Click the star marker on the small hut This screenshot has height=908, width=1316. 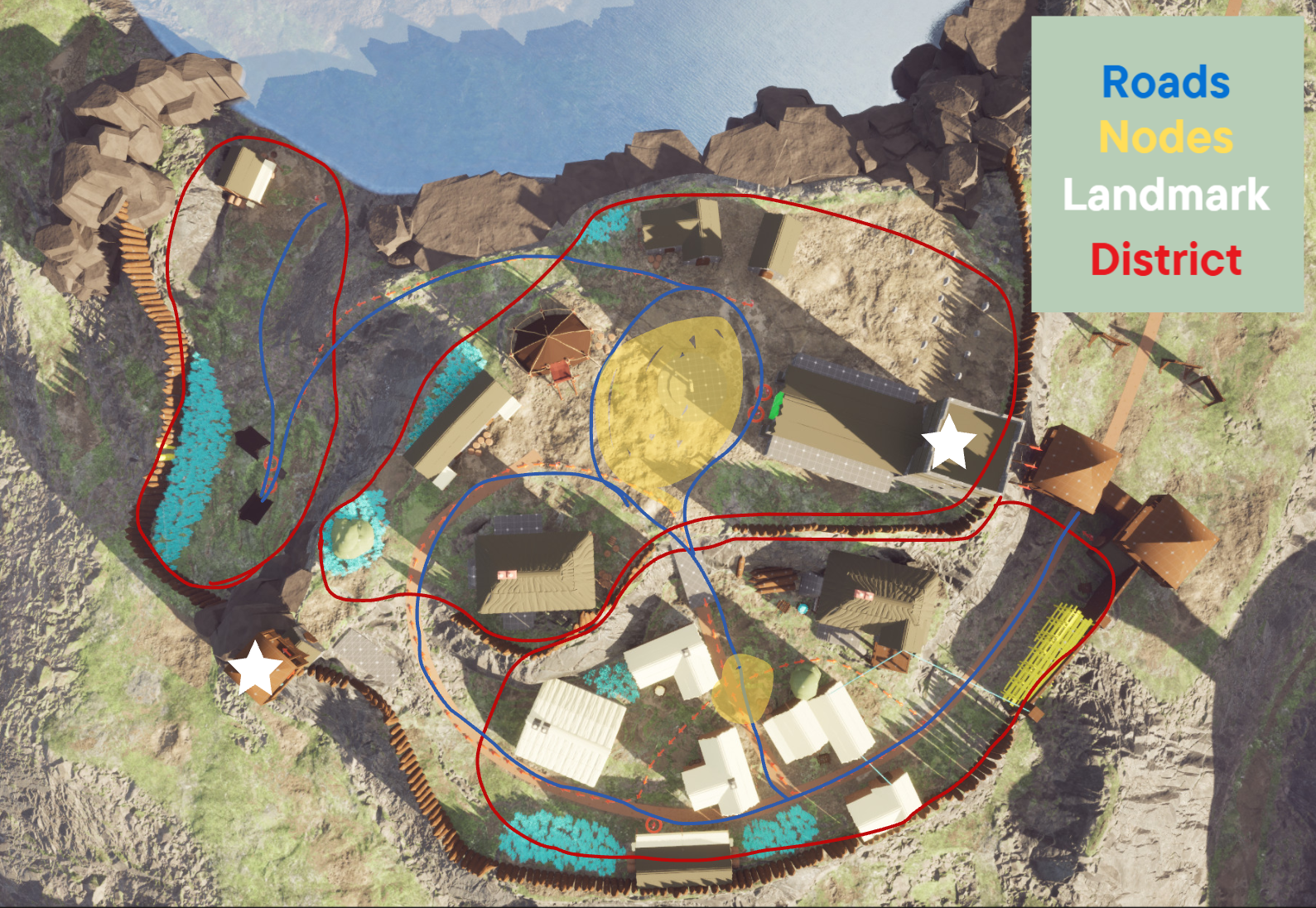(255, 669)
